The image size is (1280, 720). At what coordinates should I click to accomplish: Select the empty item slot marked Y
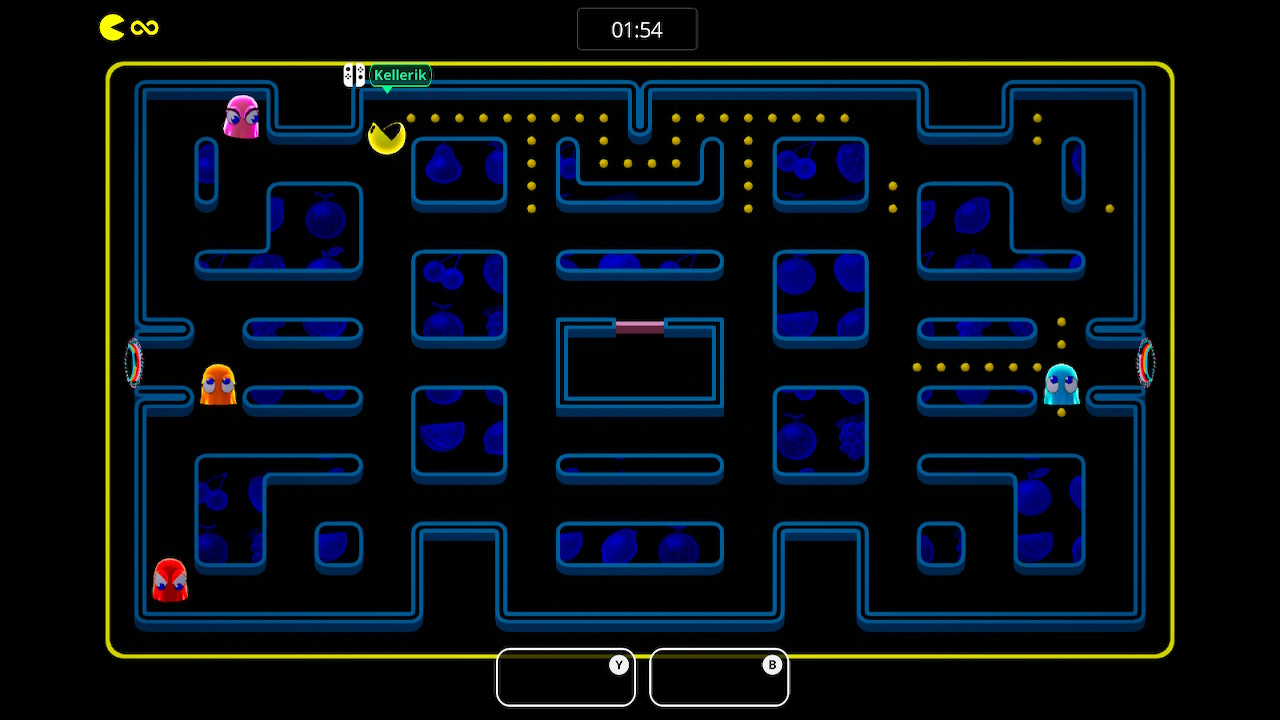[x=566, y=678]
